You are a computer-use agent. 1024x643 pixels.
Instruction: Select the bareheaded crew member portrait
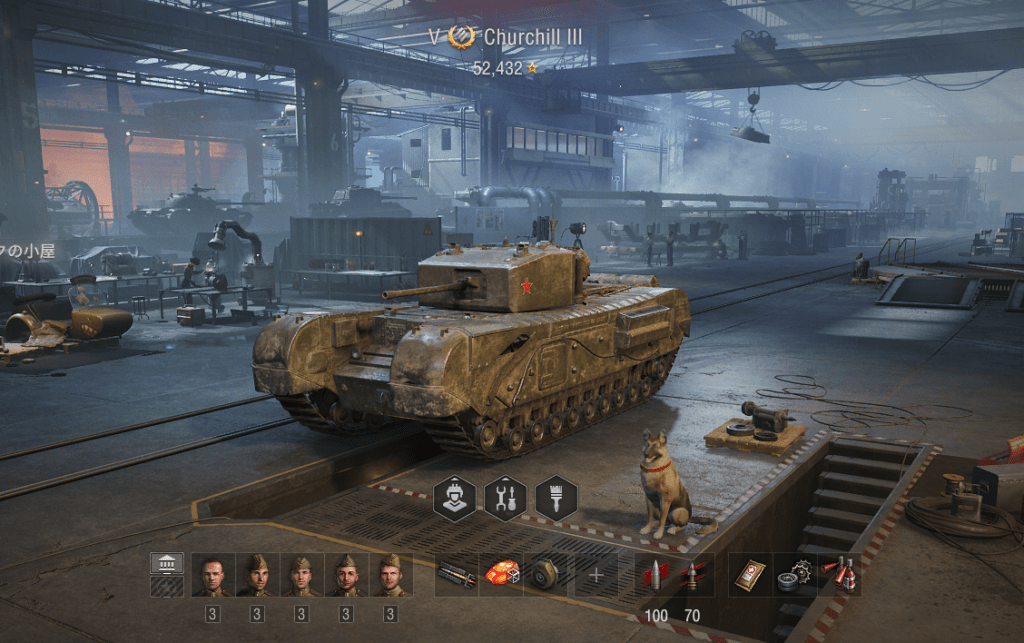click(212, 575)
